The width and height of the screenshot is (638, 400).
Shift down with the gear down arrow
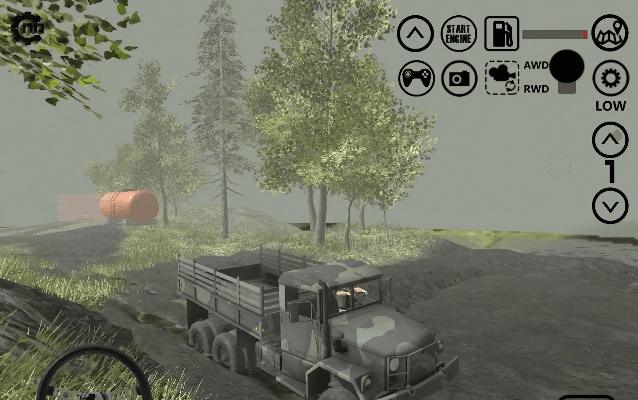(610, 206)
